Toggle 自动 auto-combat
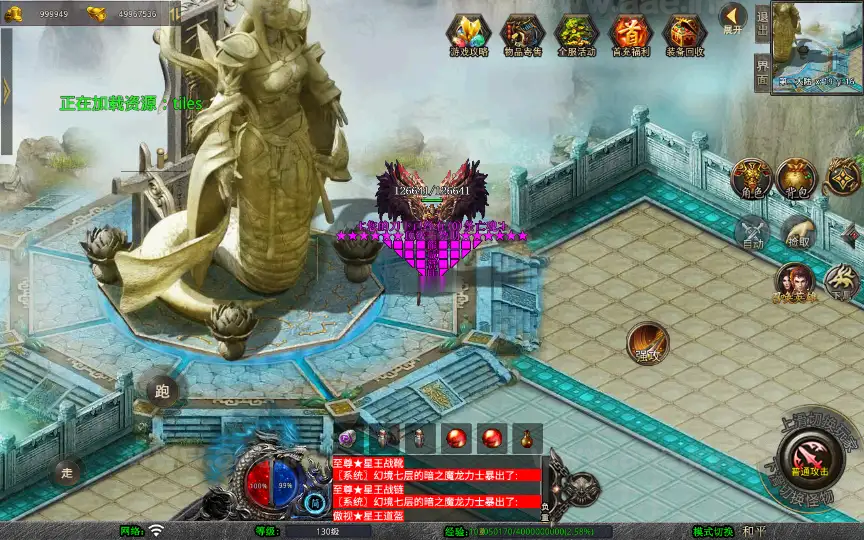Image resolution: width=864 pixels, height=540 pixels. (x=754, y=232)
